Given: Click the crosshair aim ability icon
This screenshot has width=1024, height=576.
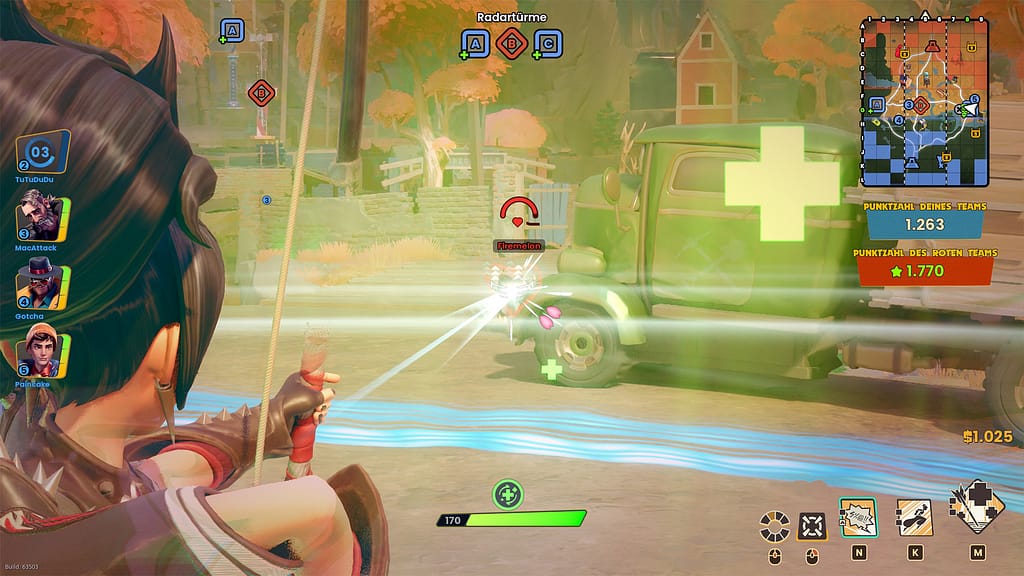Looking at the screenshot, I should coord(811,524).
